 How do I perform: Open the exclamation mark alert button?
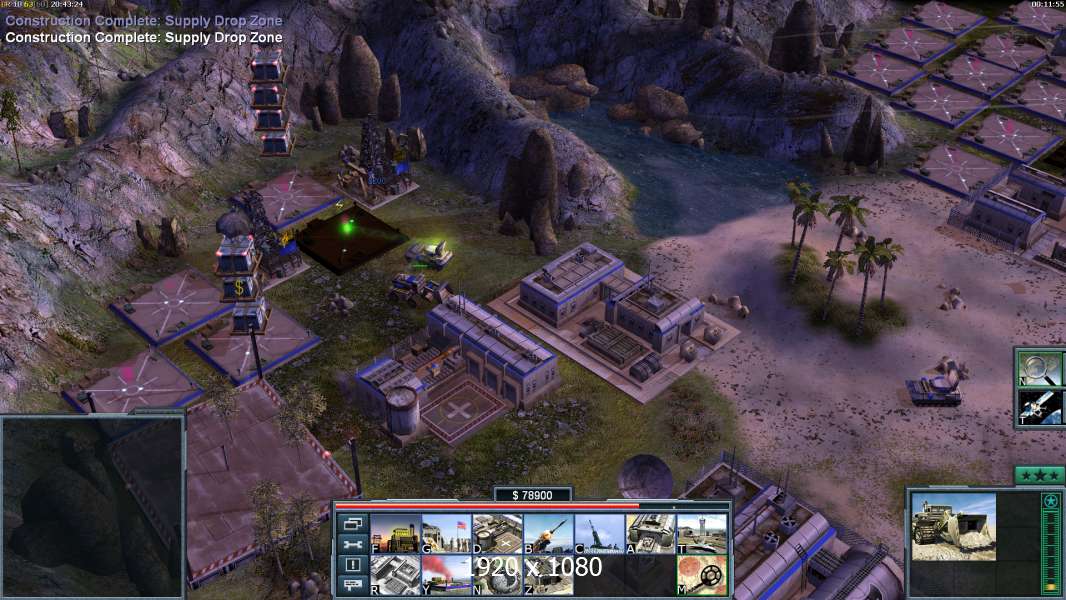tap(352, 566)
